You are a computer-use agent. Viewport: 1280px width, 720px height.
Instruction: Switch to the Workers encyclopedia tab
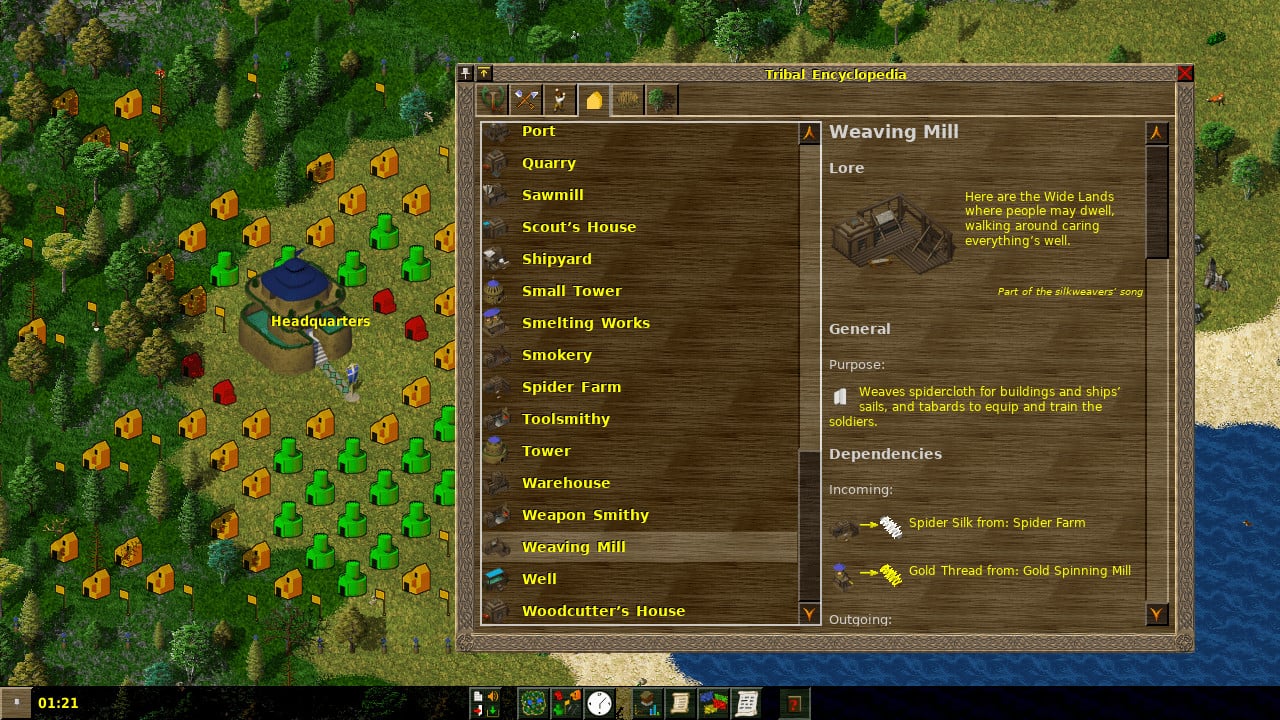[x=560, y=99]
